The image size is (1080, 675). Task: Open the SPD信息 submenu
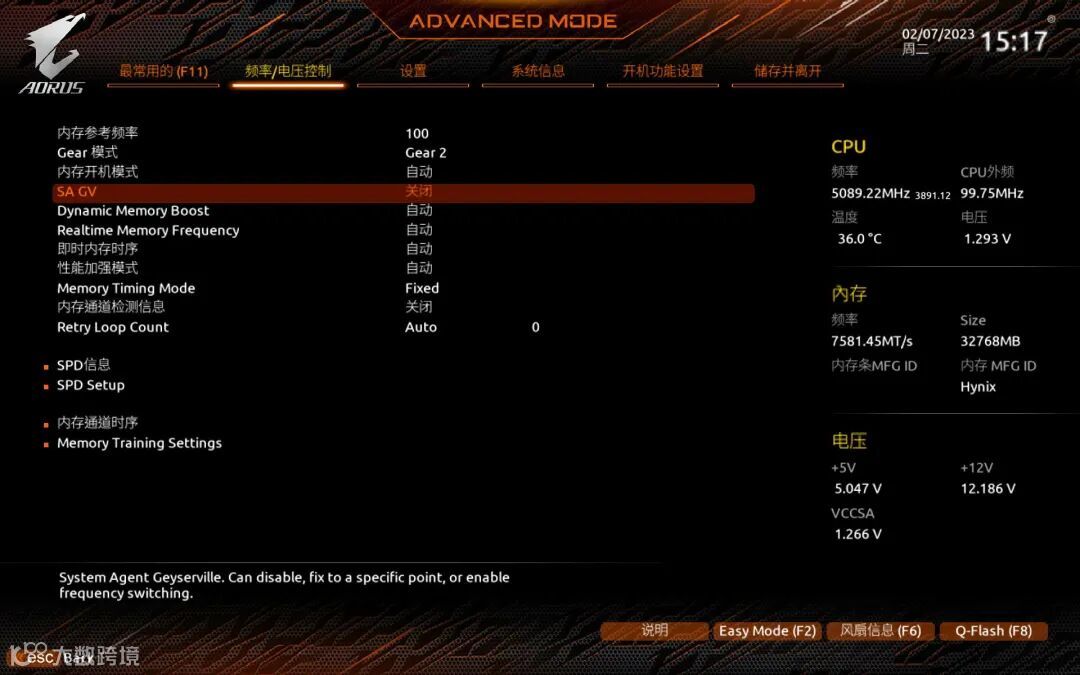pyautogui.click(x=83, y=365)
